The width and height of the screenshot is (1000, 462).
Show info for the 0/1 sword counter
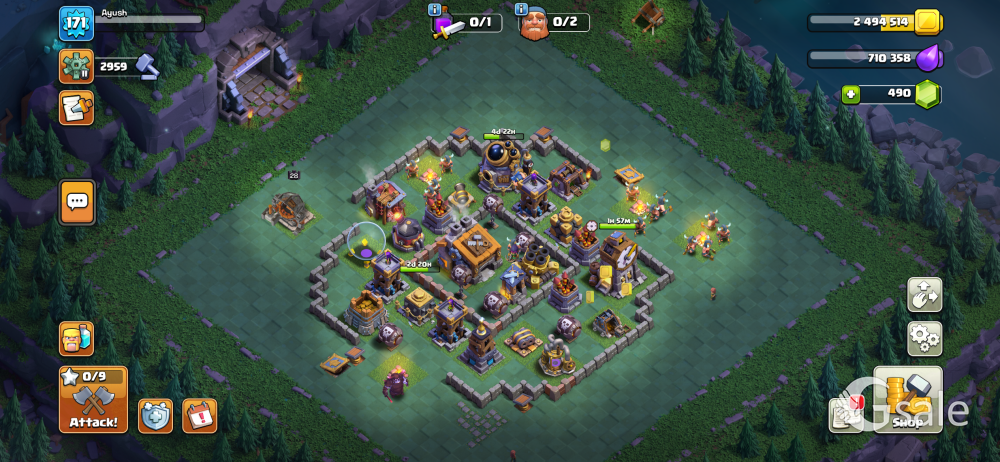point(435,10)
